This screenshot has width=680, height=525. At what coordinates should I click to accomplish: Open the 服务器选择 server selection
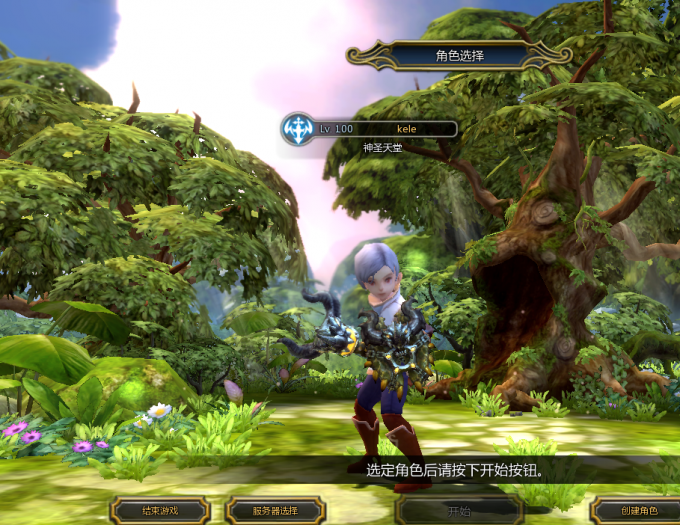coord(275,511)
